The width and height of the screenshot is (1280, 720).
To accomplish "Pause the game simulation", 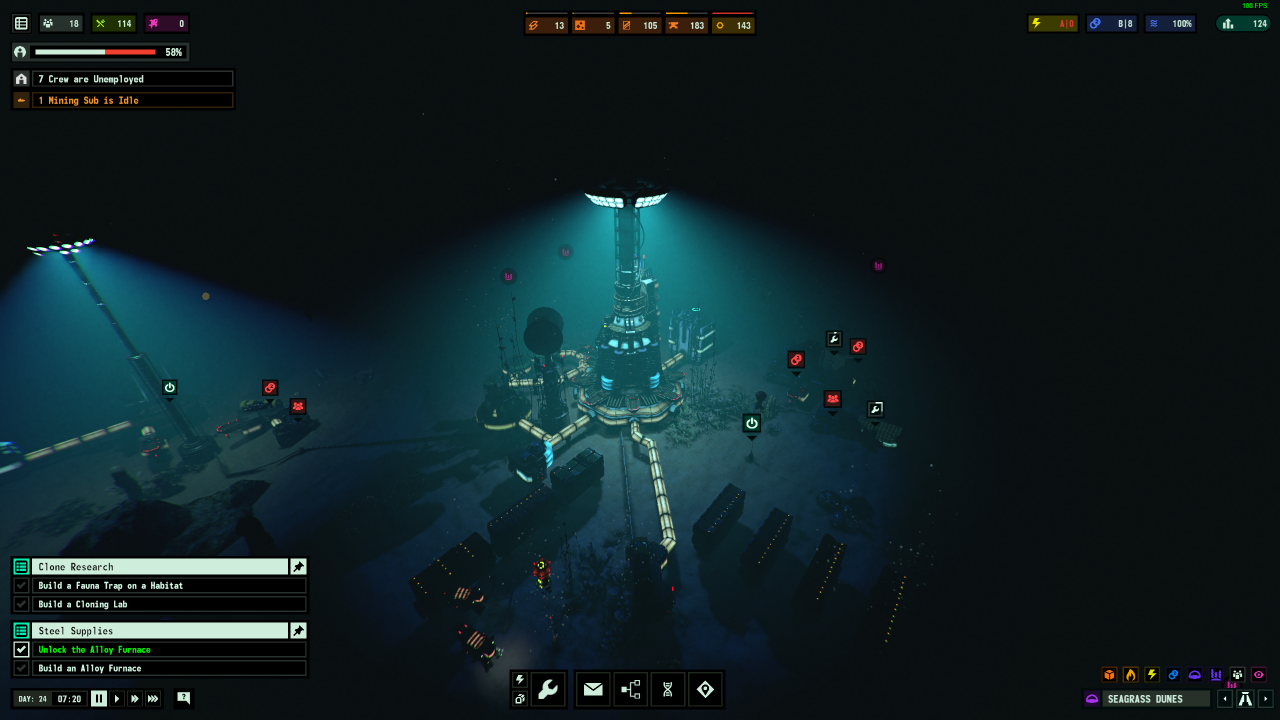I will (99, 699).
